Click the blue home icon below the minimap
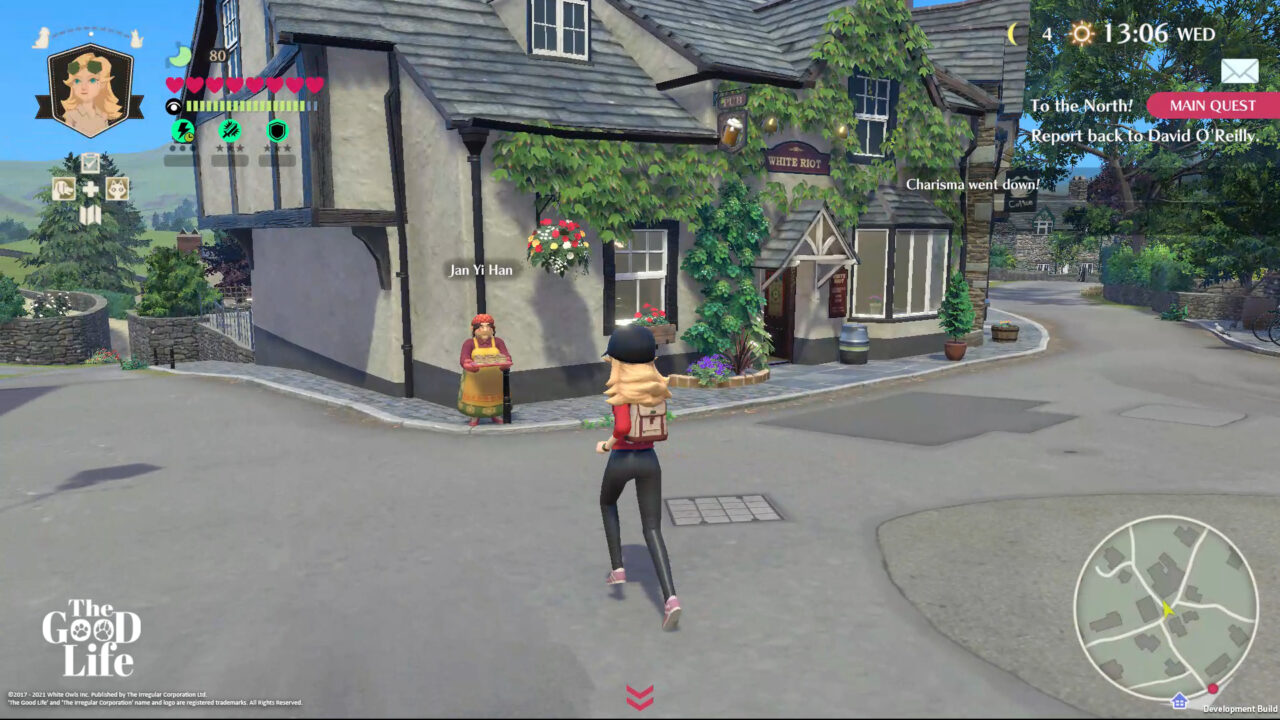The image size is (1280, 720). click(x=1180, y=701)
